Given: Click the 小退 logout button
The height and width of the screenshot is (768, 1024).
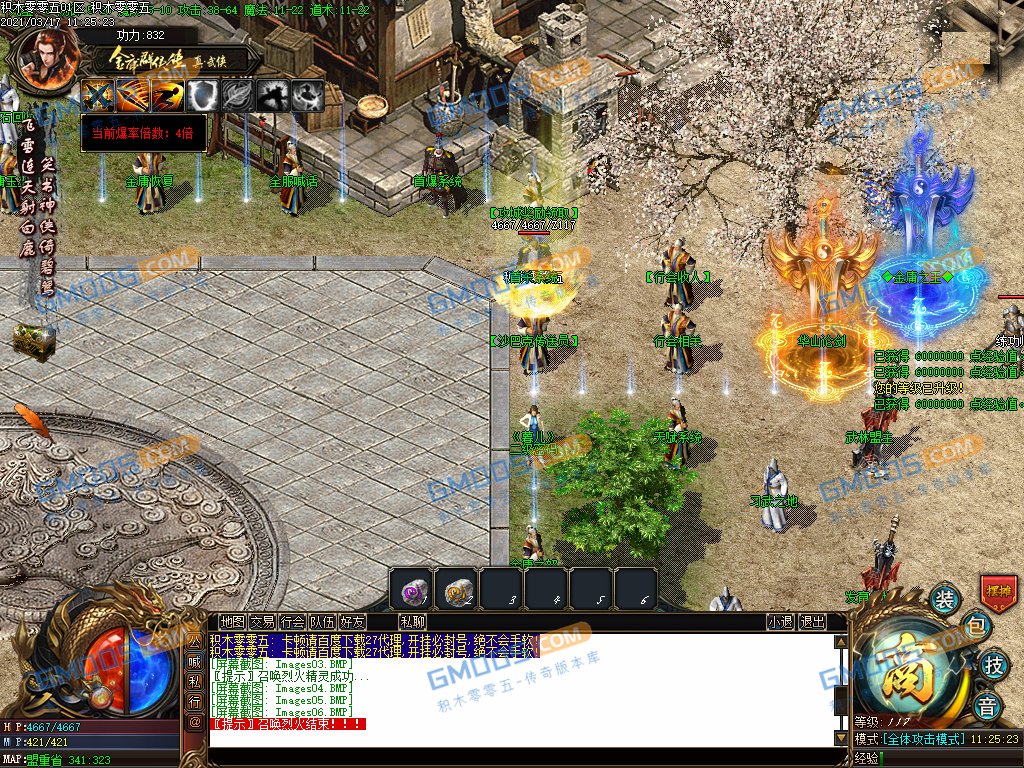Looking at the screenshot, I should point(781,622).
